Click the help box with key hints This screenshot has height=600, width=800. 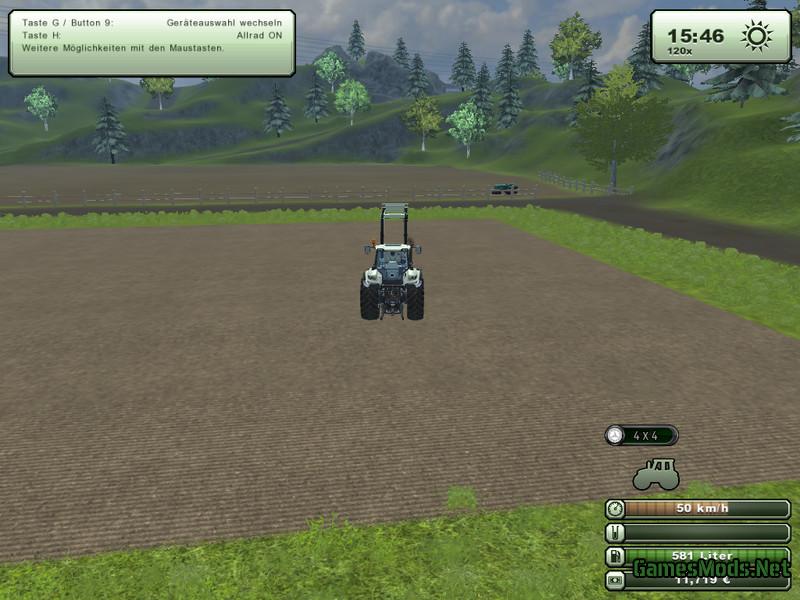(x=152, y=43)
